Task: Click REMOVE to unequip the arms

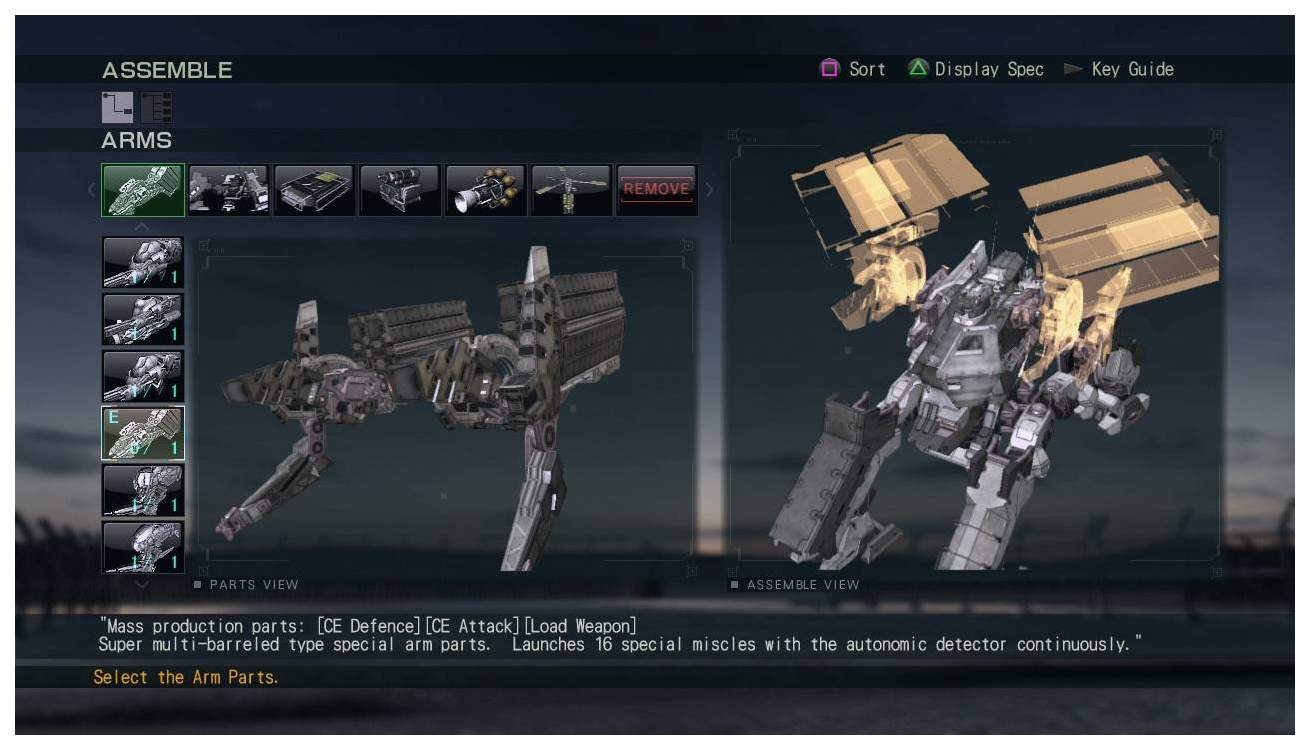Action: click(656, 188)
